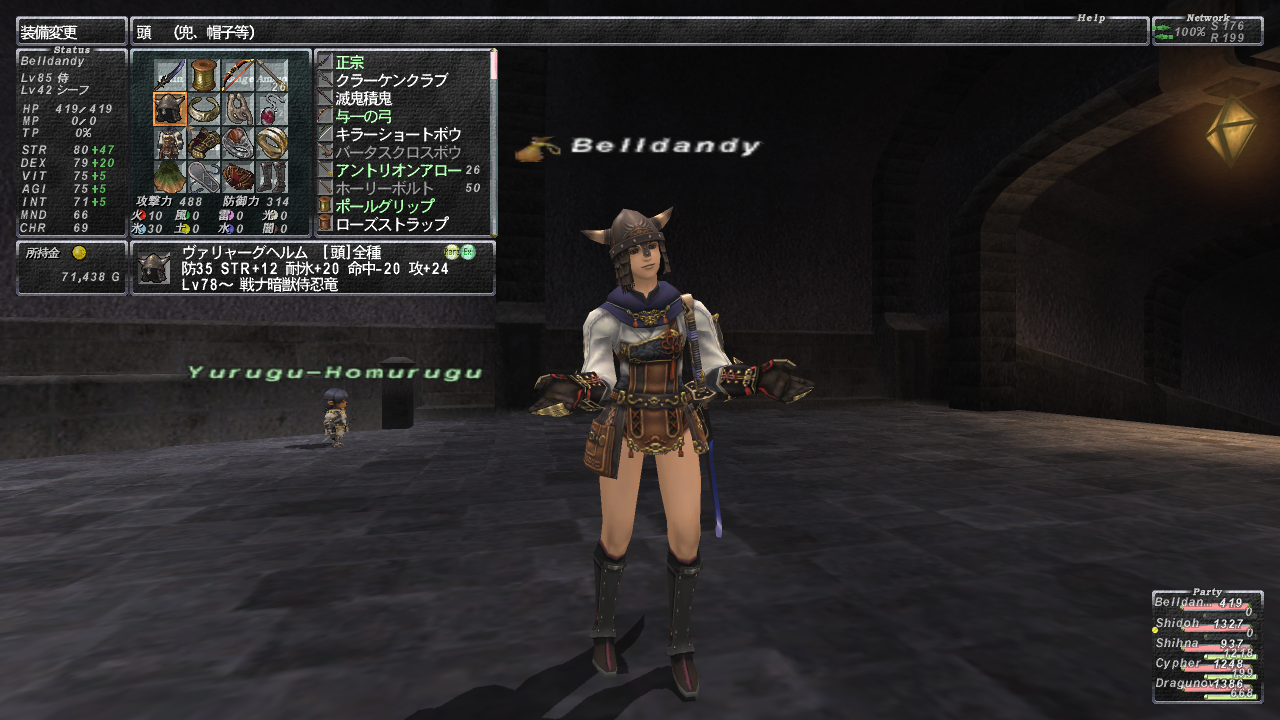Click the gauntlets in the hands slot
Screen dimensions: 1280x720
pyautogui.click(x=204, y=142)
